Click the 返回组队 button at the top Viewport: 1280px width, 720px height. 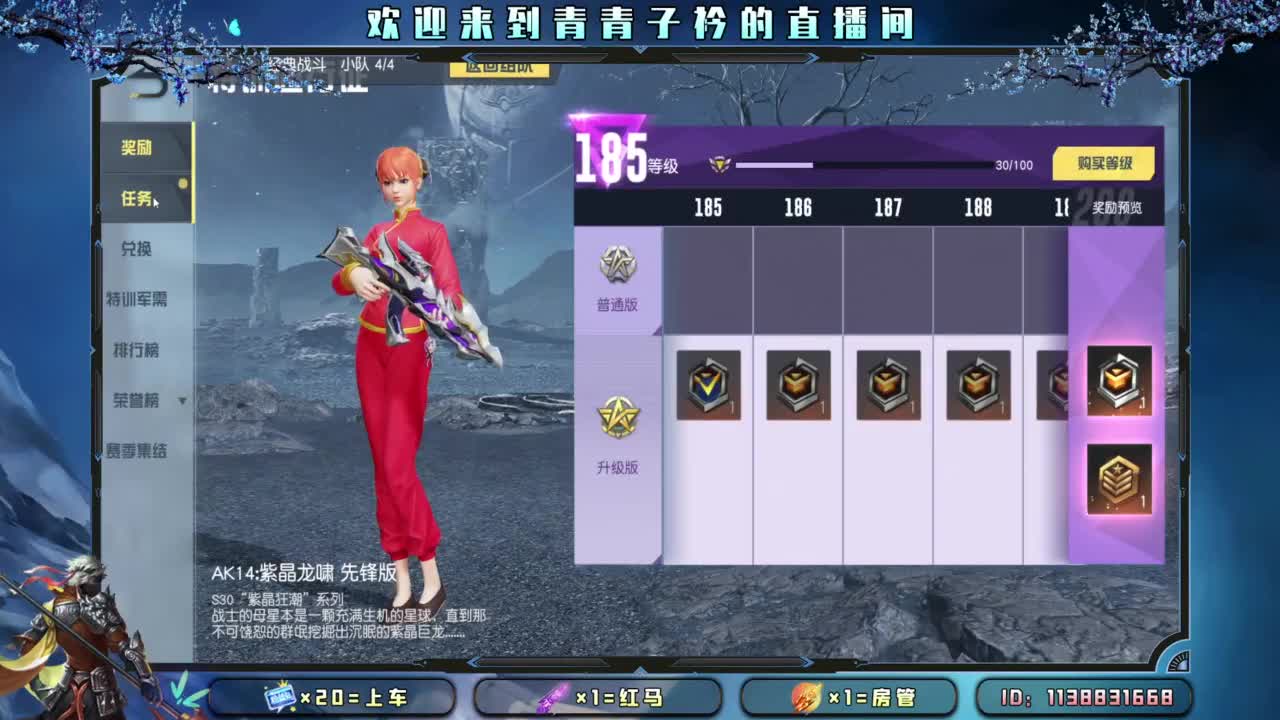coord(502,71)
